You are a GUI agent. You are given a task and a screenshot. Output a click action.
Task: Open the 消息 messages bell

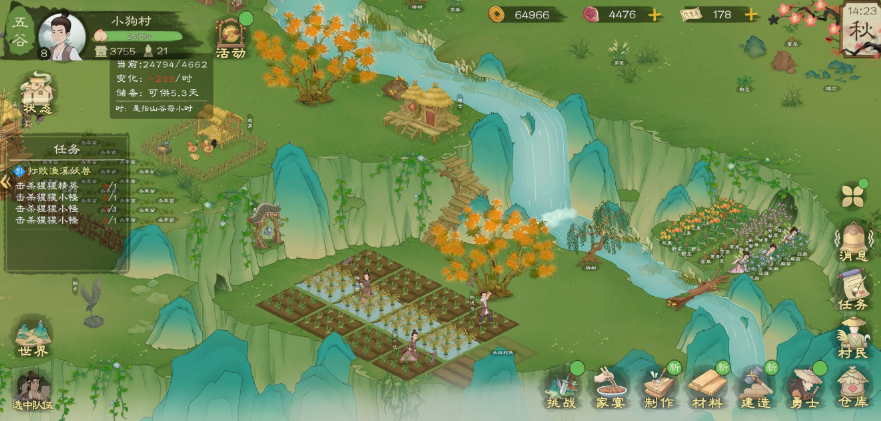[853, 244]
